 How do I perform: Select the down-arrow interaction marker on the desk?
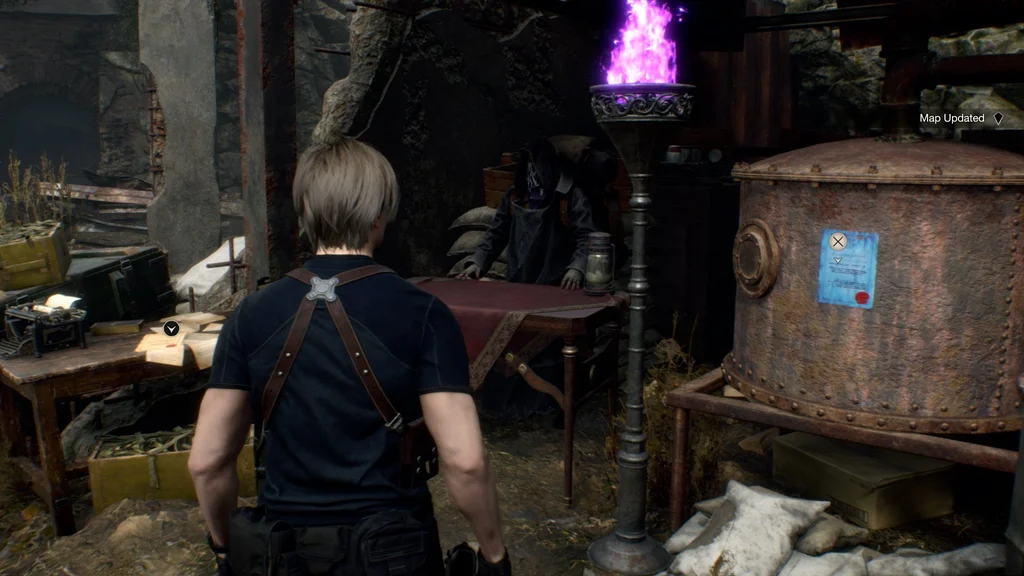[171, 328]
